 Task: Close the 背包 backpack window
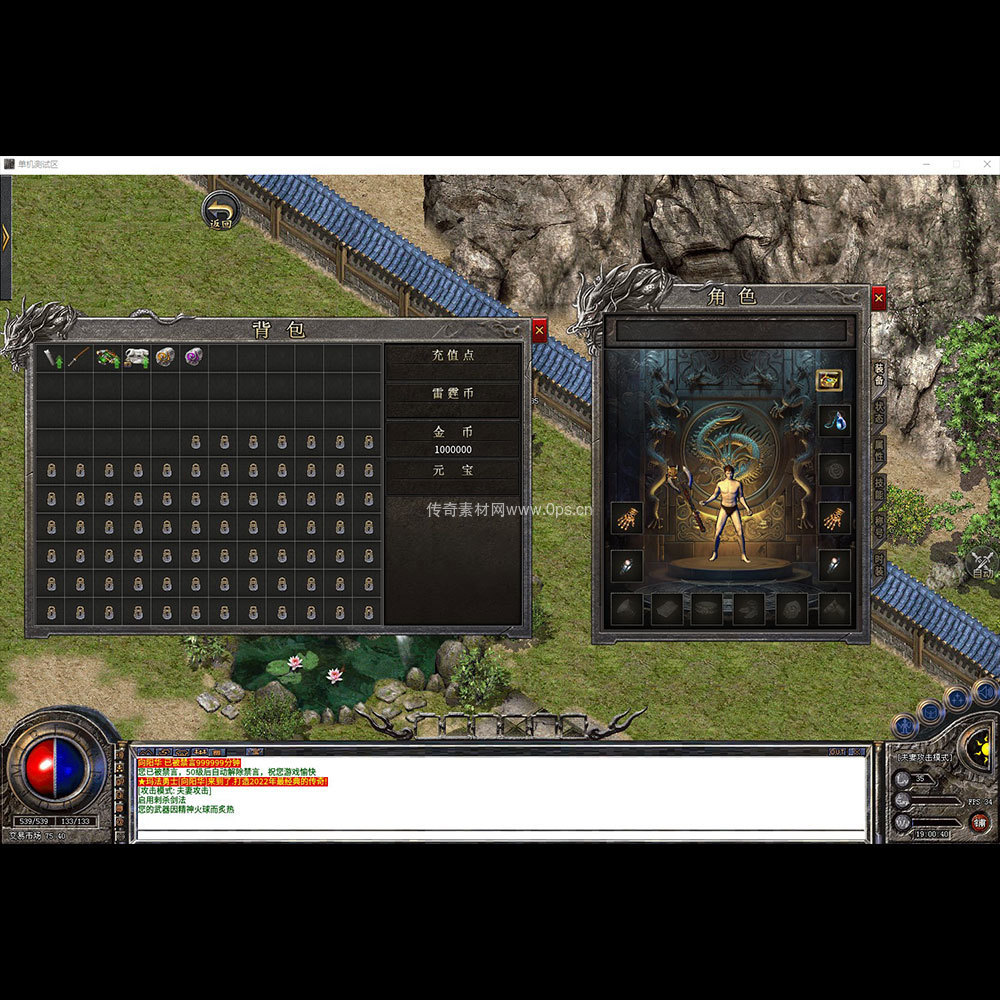point(539,330)
